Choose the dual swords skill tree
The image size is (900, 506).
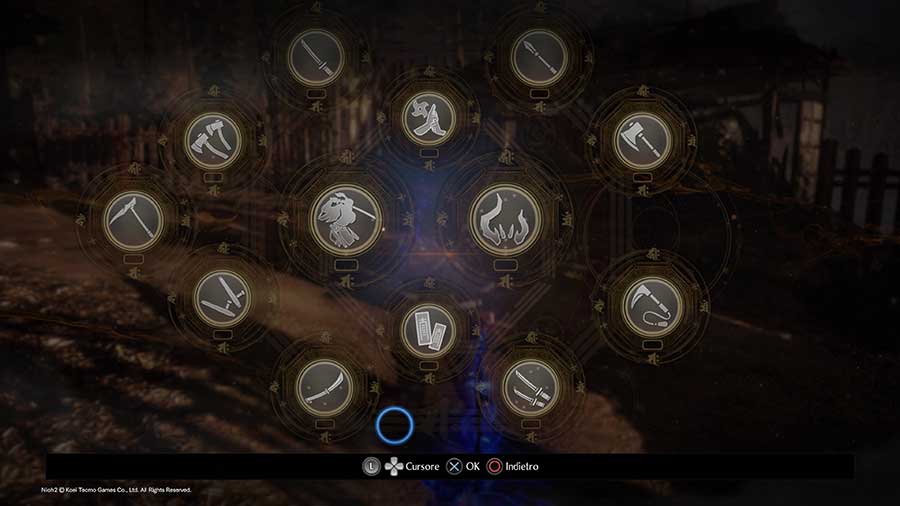tap(531, 386)
